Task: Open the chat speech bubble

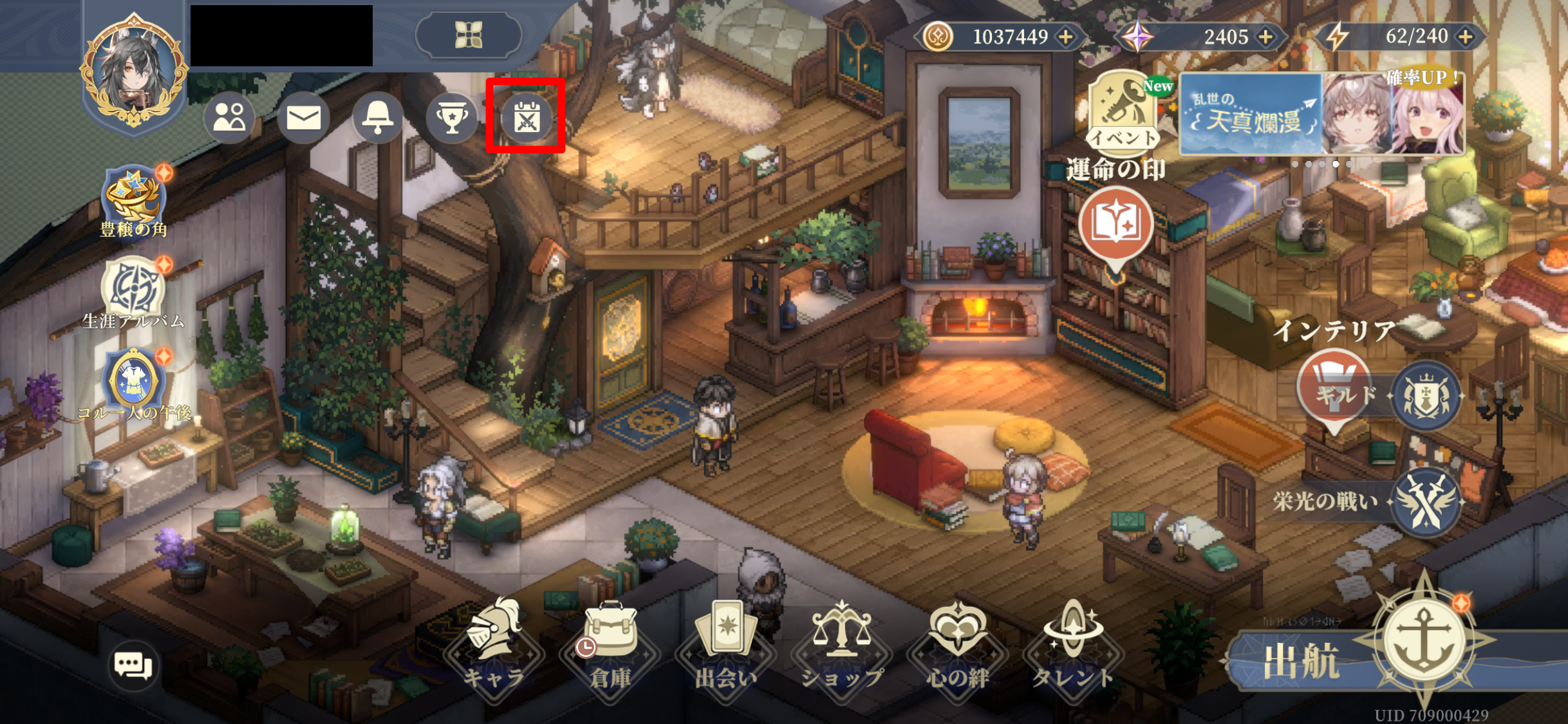Action: click(133, 665)
